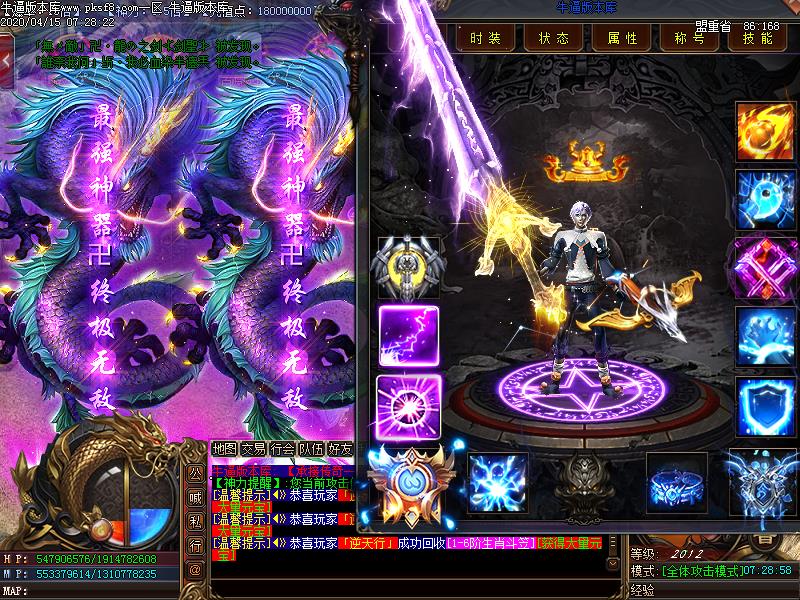The width and height of the screenshot is (800, 600).
Task: Open the 称号 (Title) tab
Action: coord(689,38)
